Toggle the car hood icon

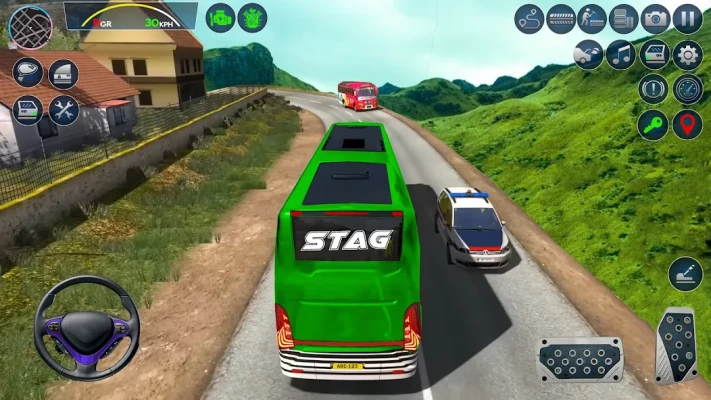pyautogui.click(x=589, y=54)
